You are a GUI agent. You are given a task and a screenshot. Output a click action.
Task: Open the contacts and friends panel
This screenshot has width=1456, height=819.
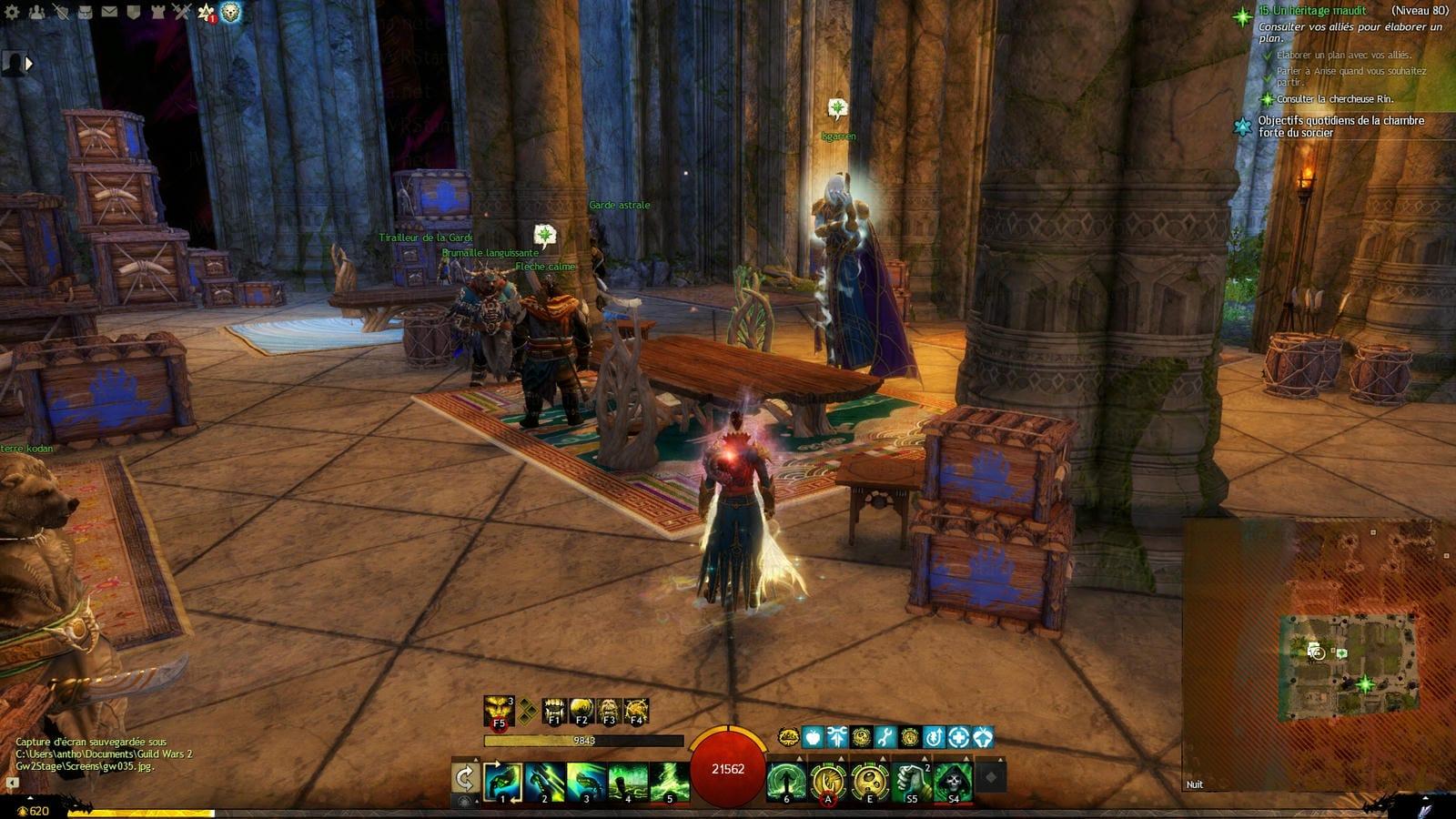pyautogui.click(x=36, y=12)
